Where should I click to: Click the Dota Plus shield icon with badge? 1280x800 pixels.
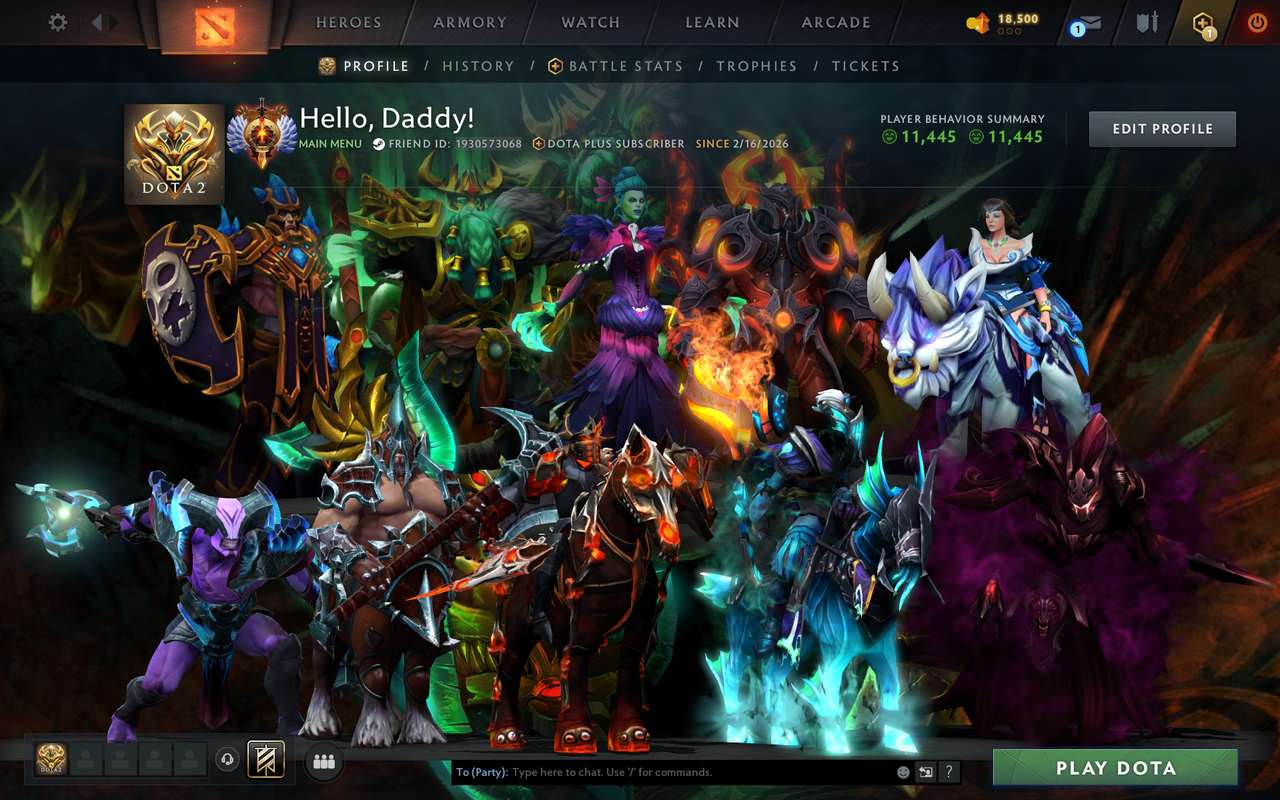1202,22
